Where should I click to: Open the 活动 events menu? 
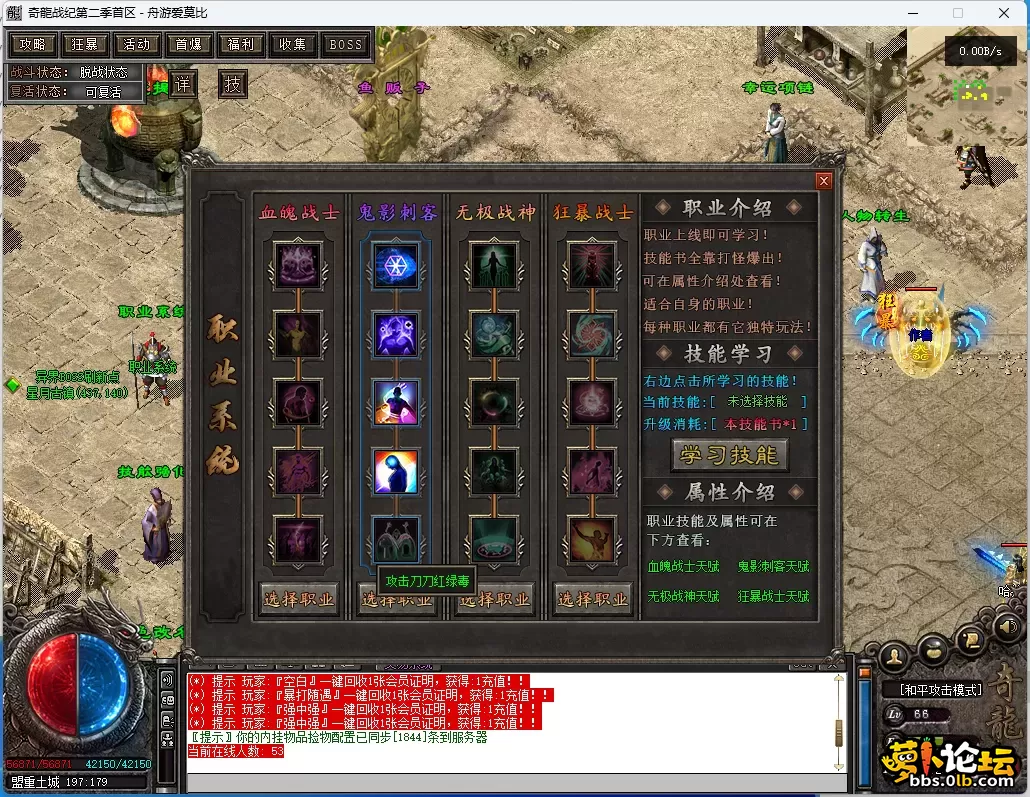point(137,44)
